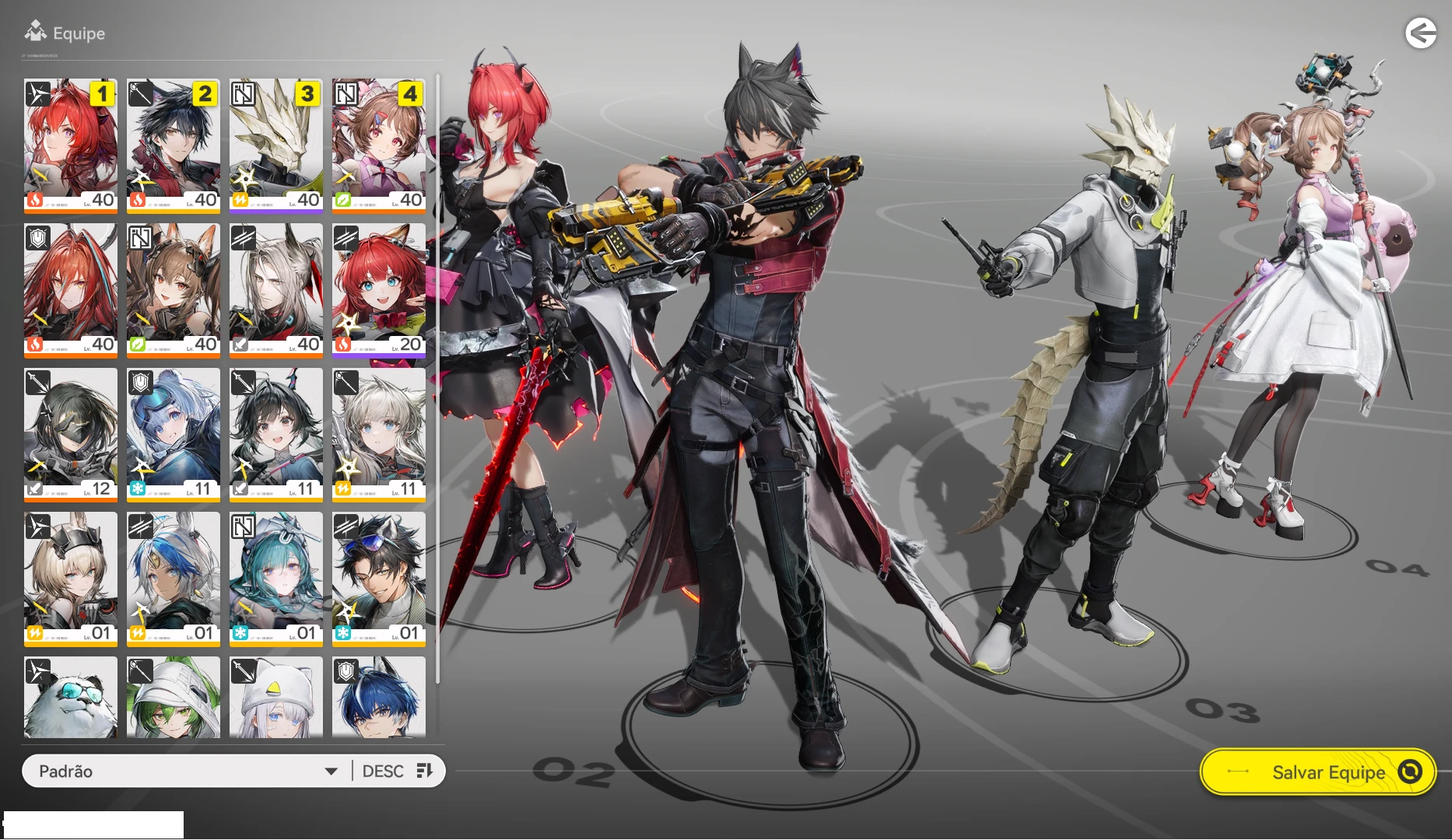
Task: Click the dropdown arrow next to Padrão
Action: coord(332,771)
